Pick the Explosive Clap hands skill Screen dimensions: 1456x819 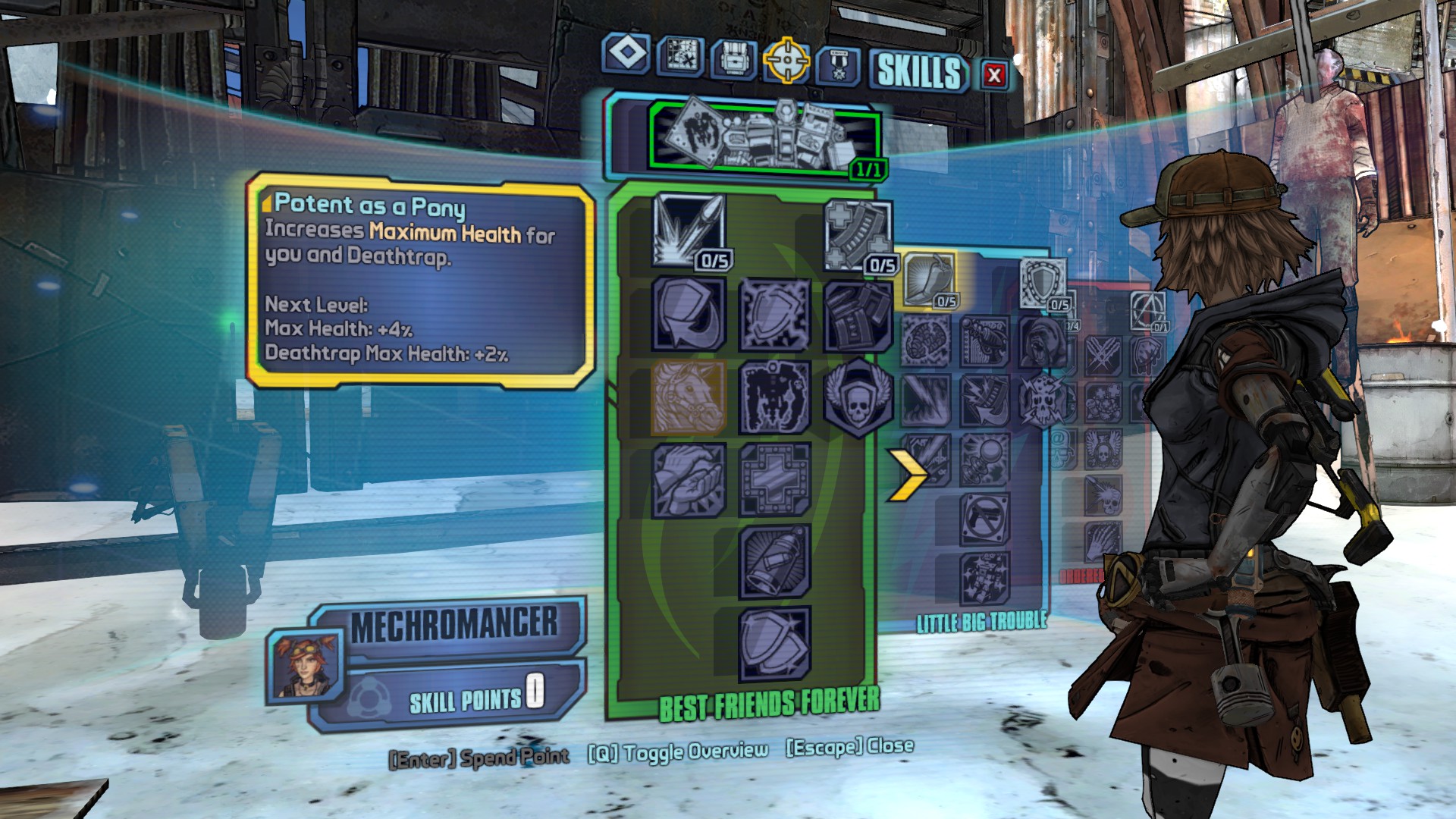point(689,479)
